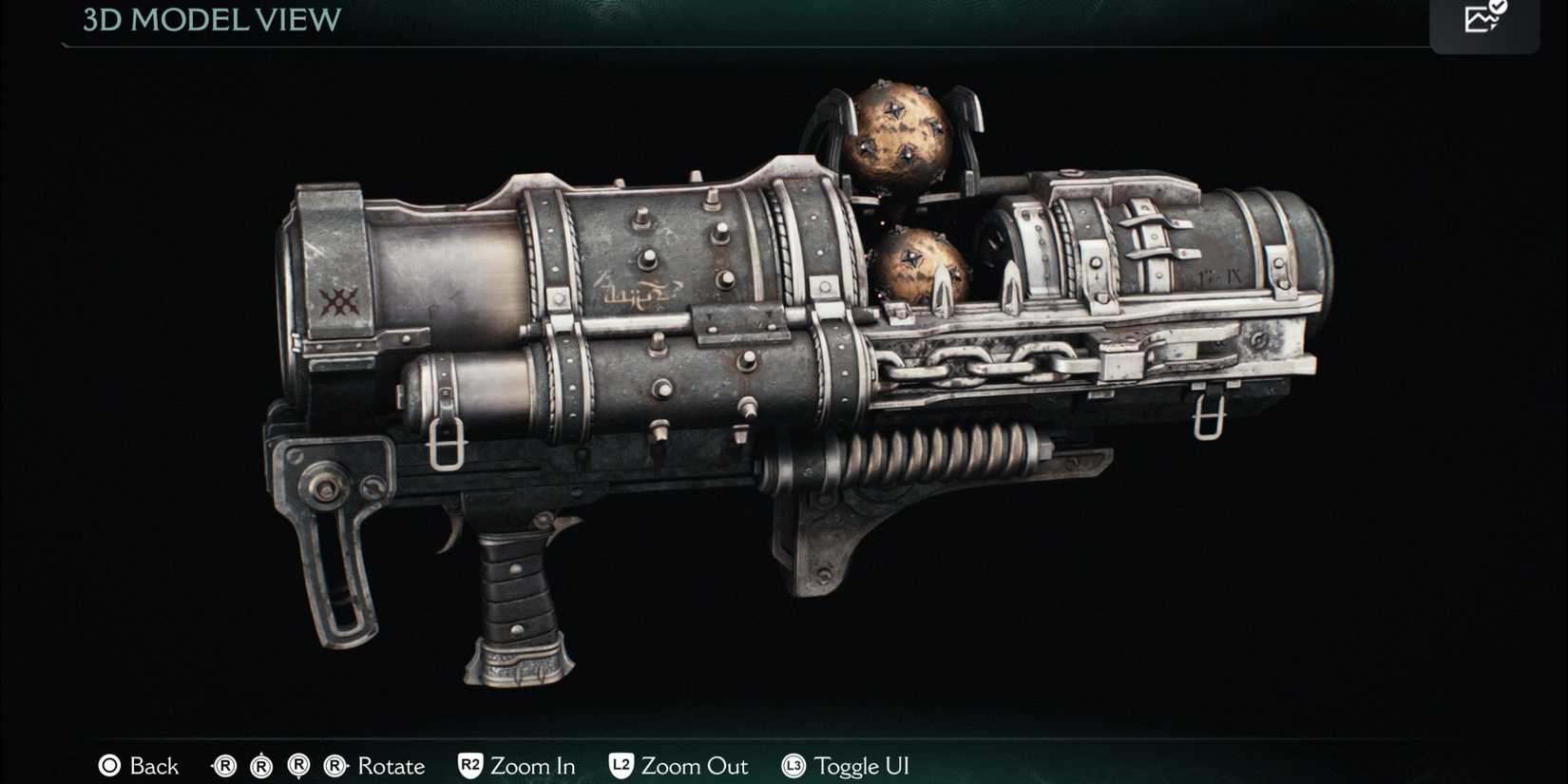
Task: Click the first R-stick rotate icon
Action: [225, 766]
